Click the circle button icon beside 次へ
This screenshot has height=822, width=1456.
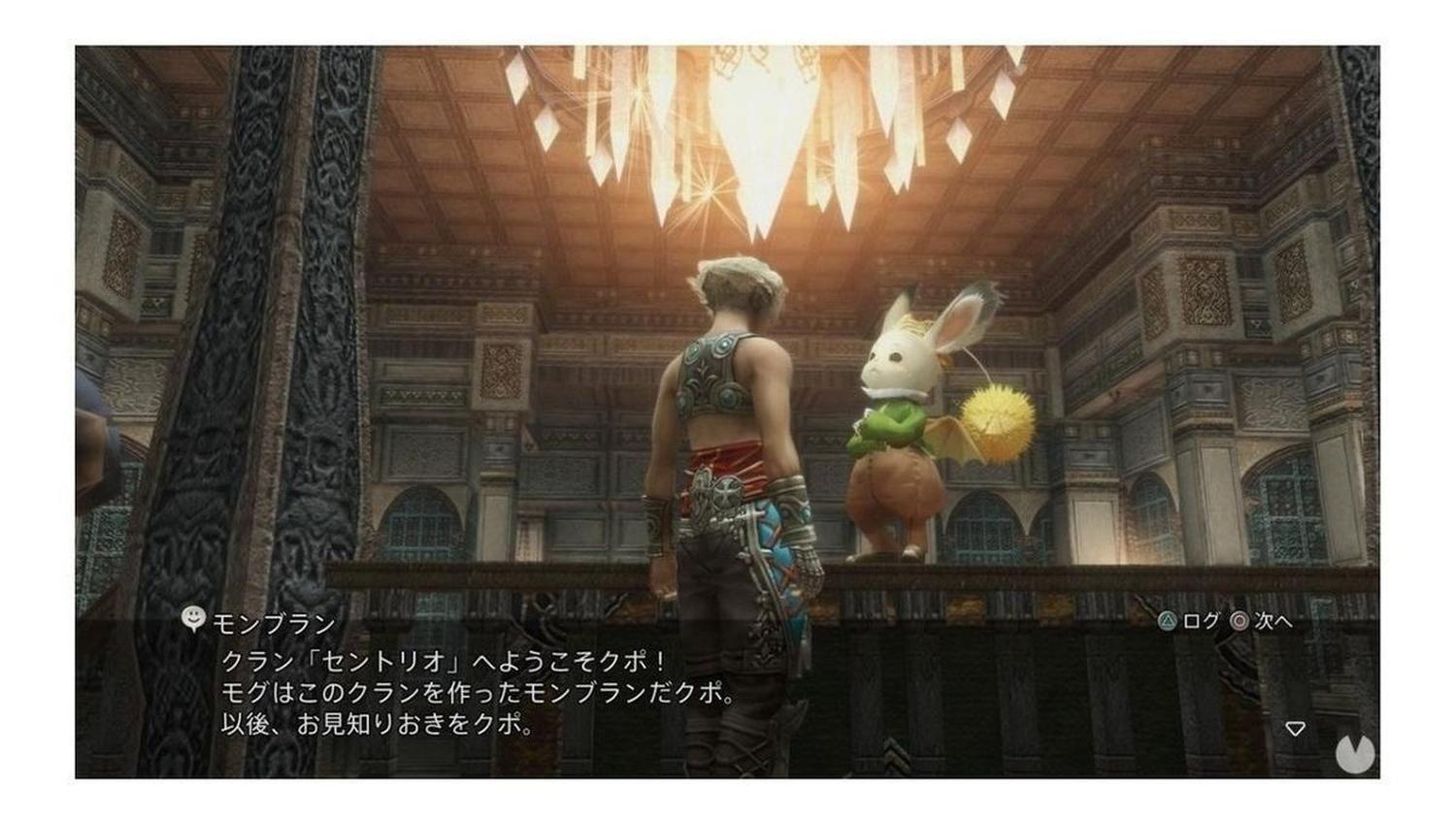click(x=1241, y=621)
